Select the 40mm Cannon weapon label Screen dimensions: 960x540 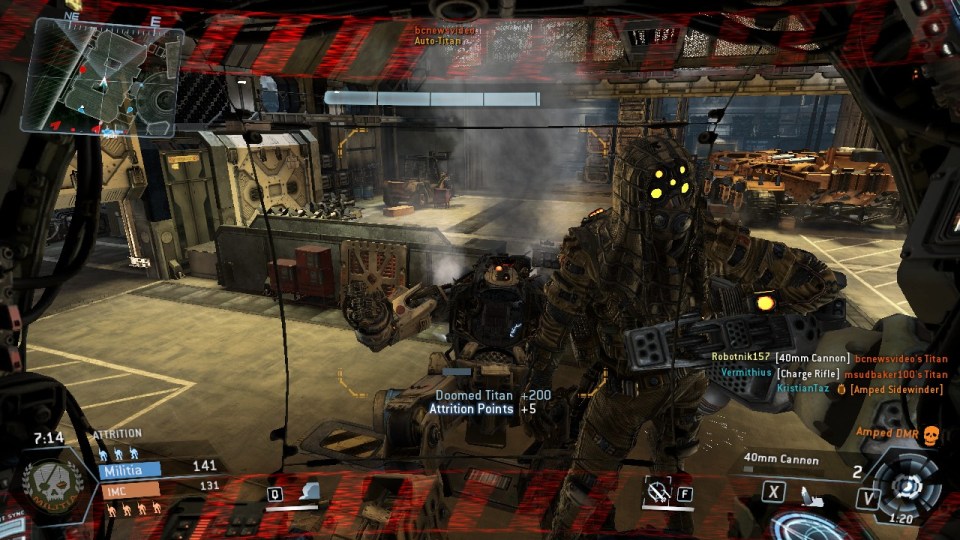pos(781,460)
